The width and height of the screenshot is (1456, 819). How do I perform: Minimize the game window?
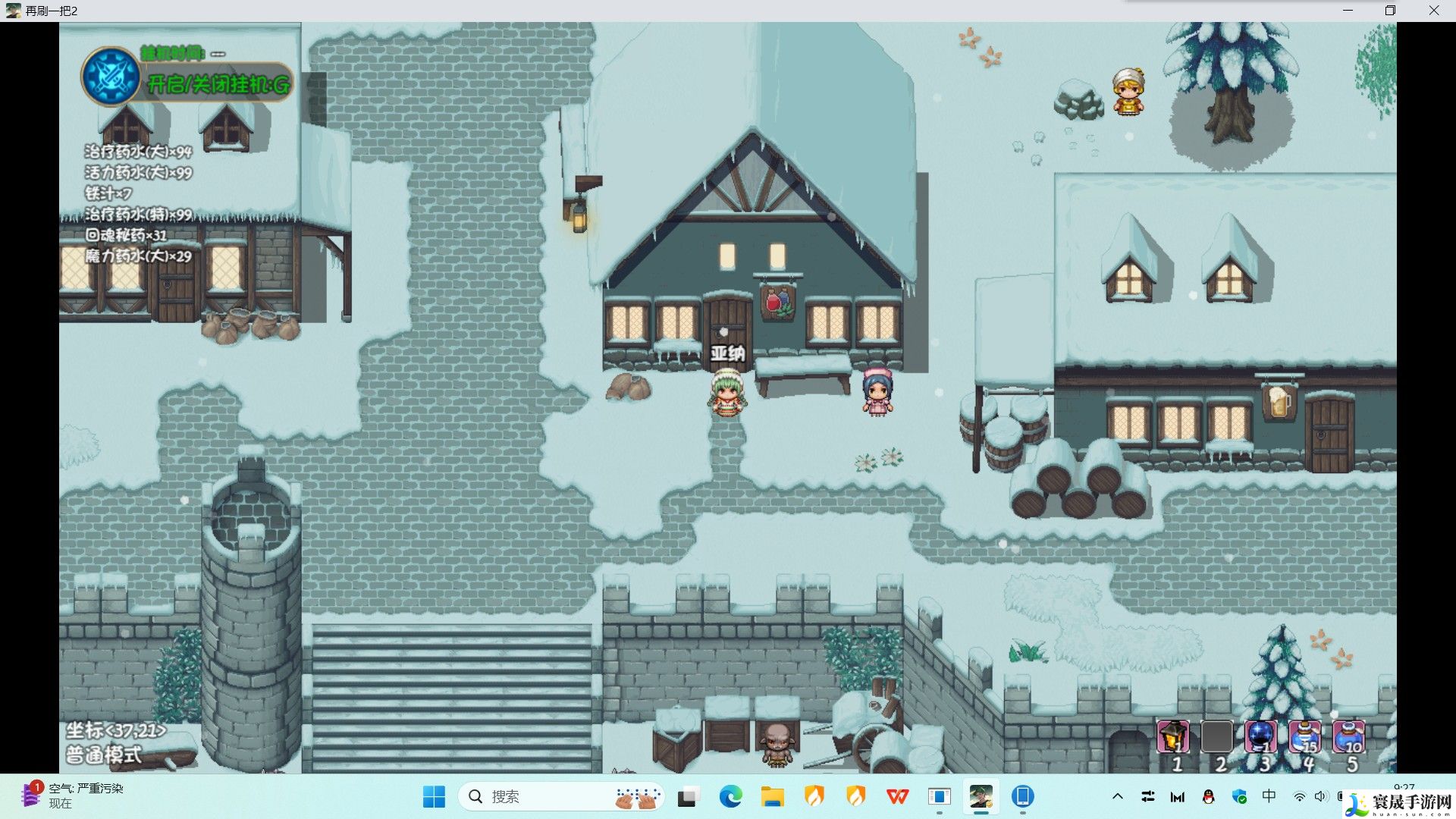pyautogui.click(x=1348, y=11)
